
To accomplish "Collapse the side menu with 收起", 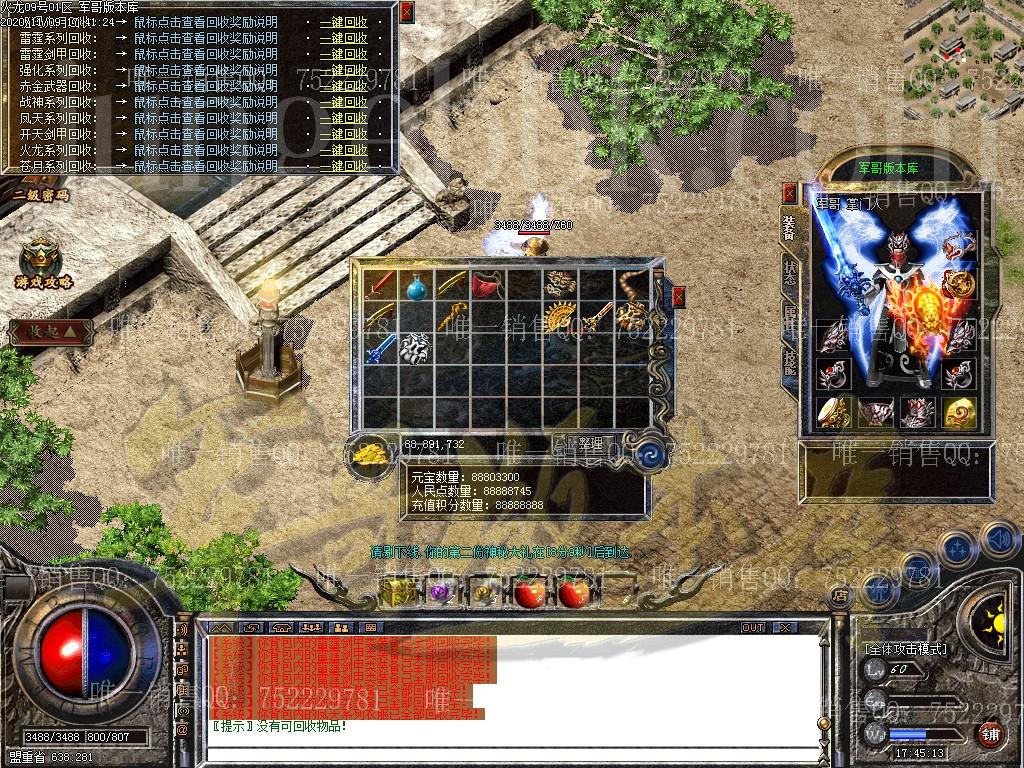I will tap(46, 331).
